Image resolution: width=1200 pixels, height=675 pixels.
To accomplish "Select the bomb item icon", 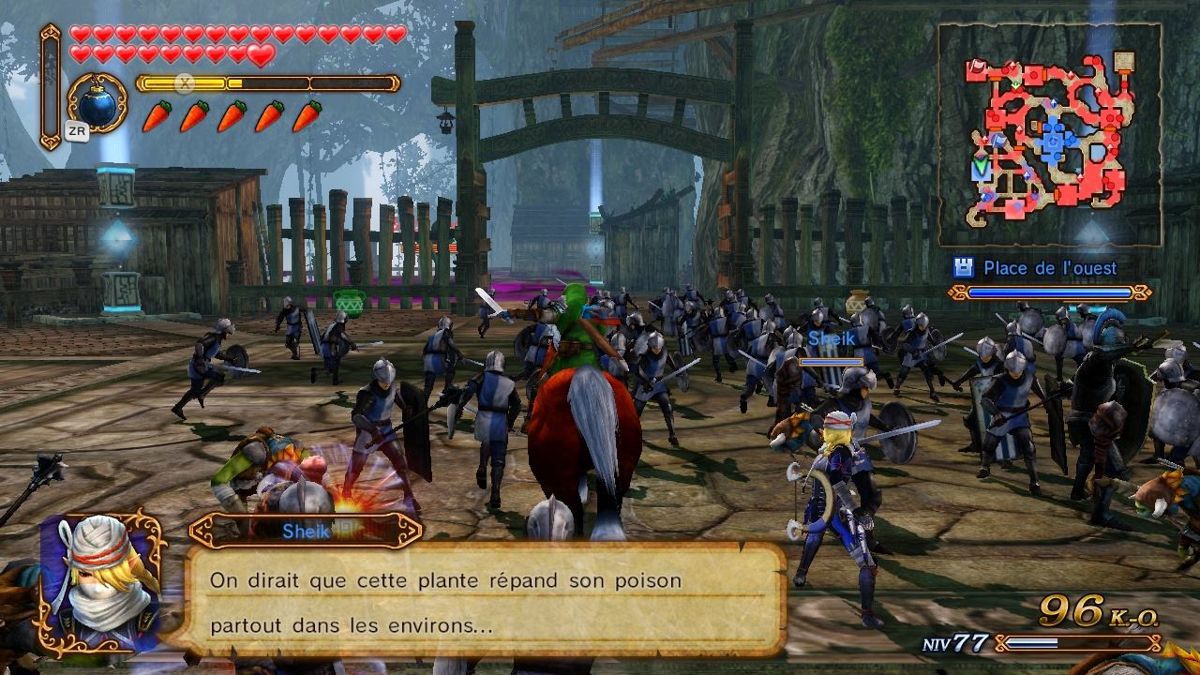I will [x=97, y=102].
